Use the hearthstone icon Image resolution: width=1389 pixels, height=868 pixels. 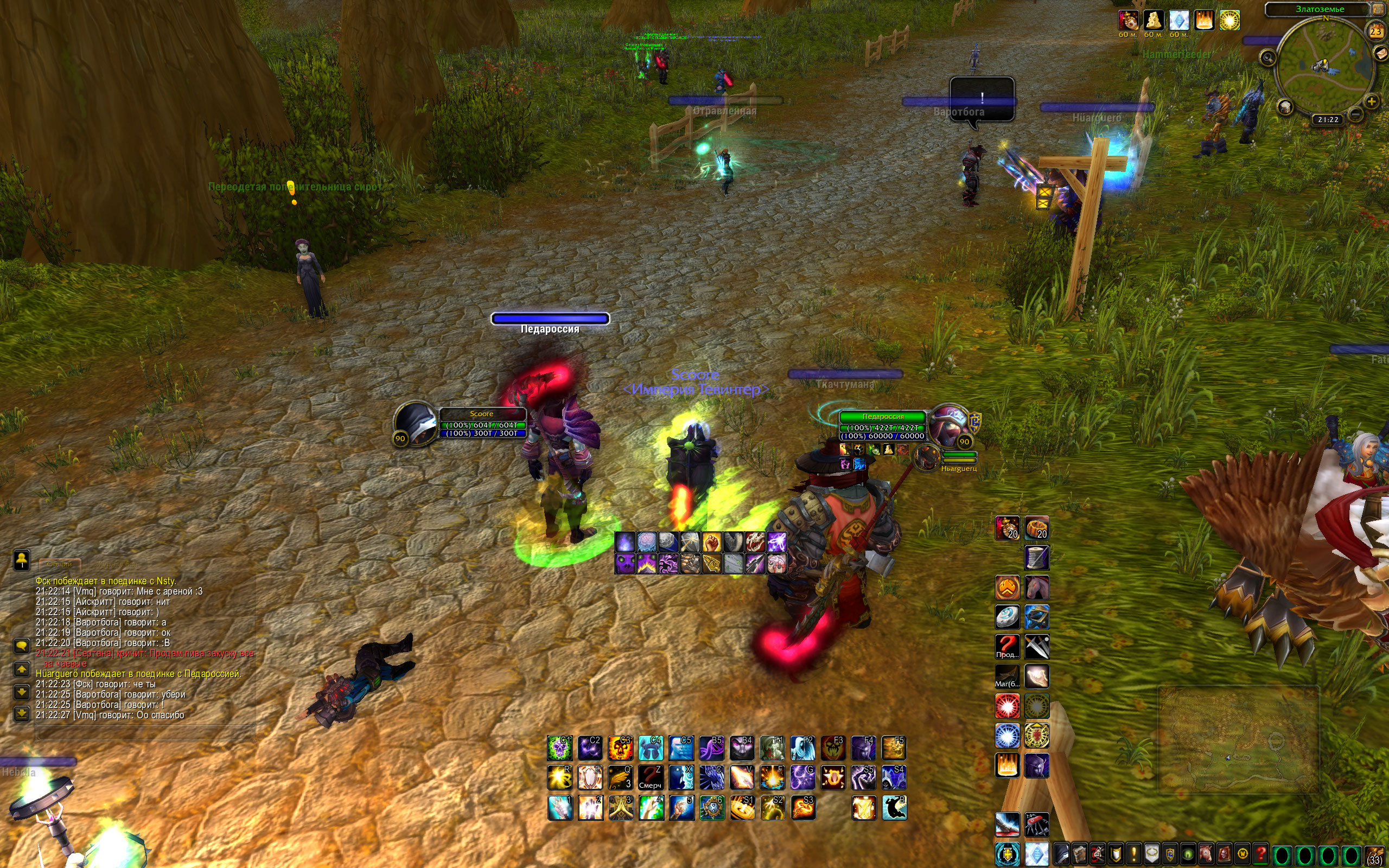coord(1006,617)
